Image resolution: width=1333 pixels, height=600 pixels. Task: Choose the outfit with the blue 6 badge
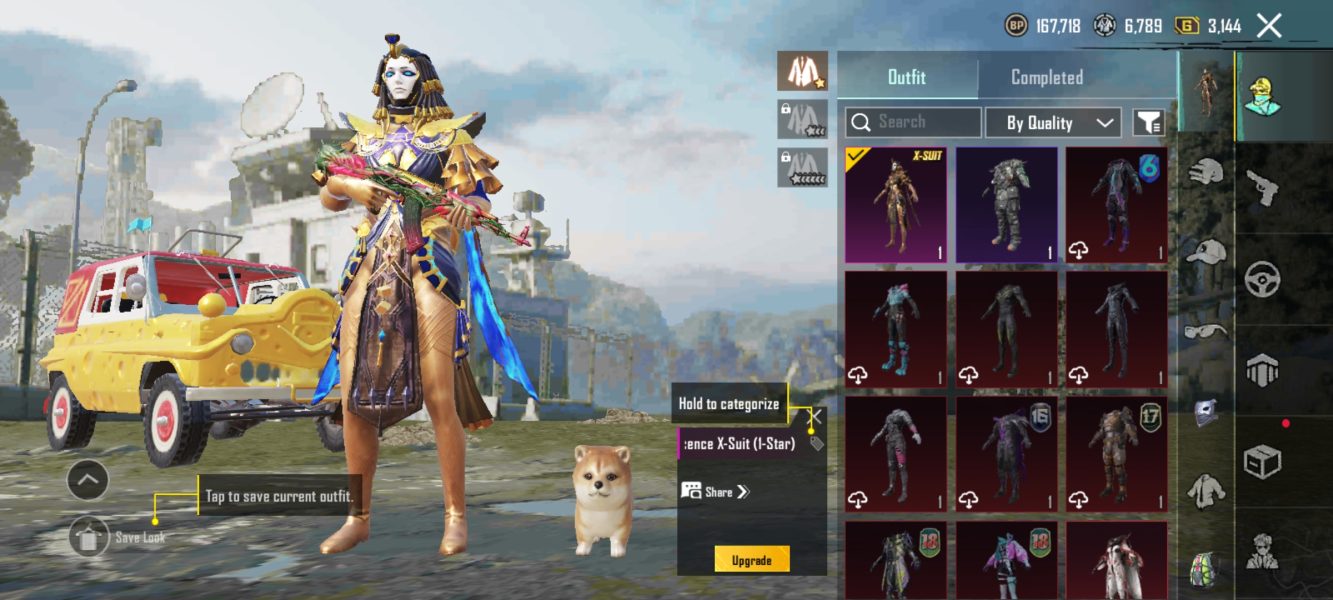(1116, 205)
